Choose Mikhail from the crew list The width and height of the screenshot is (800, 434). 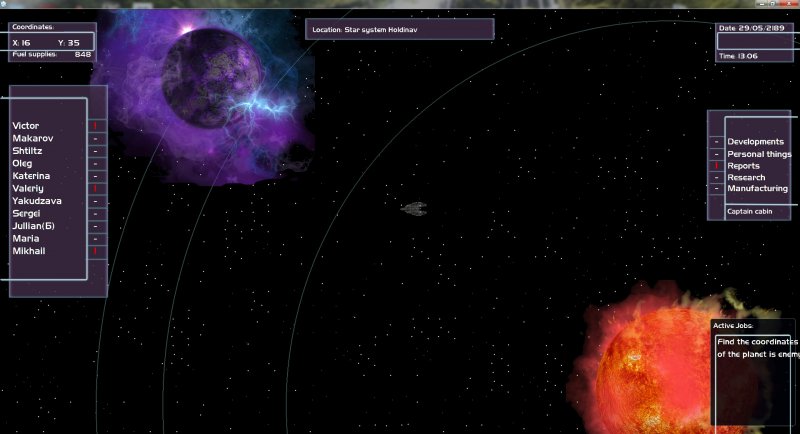tap(29, 252)
